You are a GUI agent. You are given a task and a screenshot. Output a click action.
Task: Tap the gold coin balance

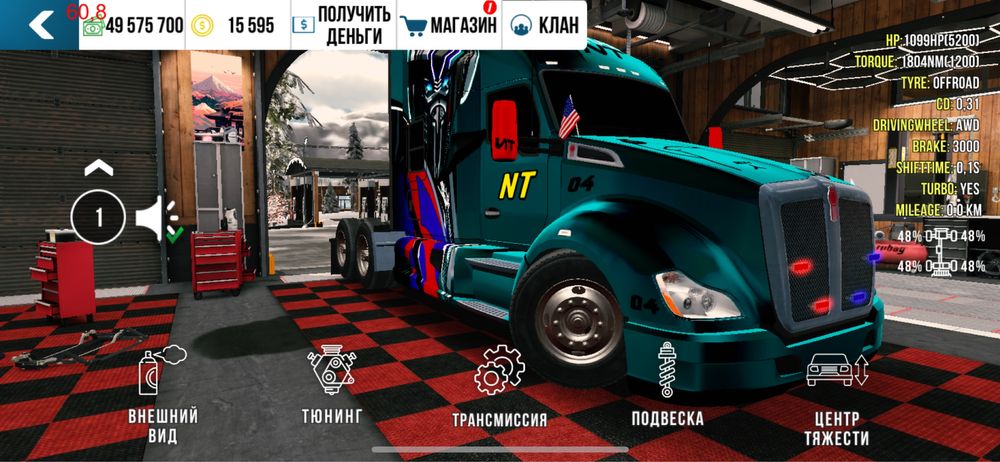[239, 25]
